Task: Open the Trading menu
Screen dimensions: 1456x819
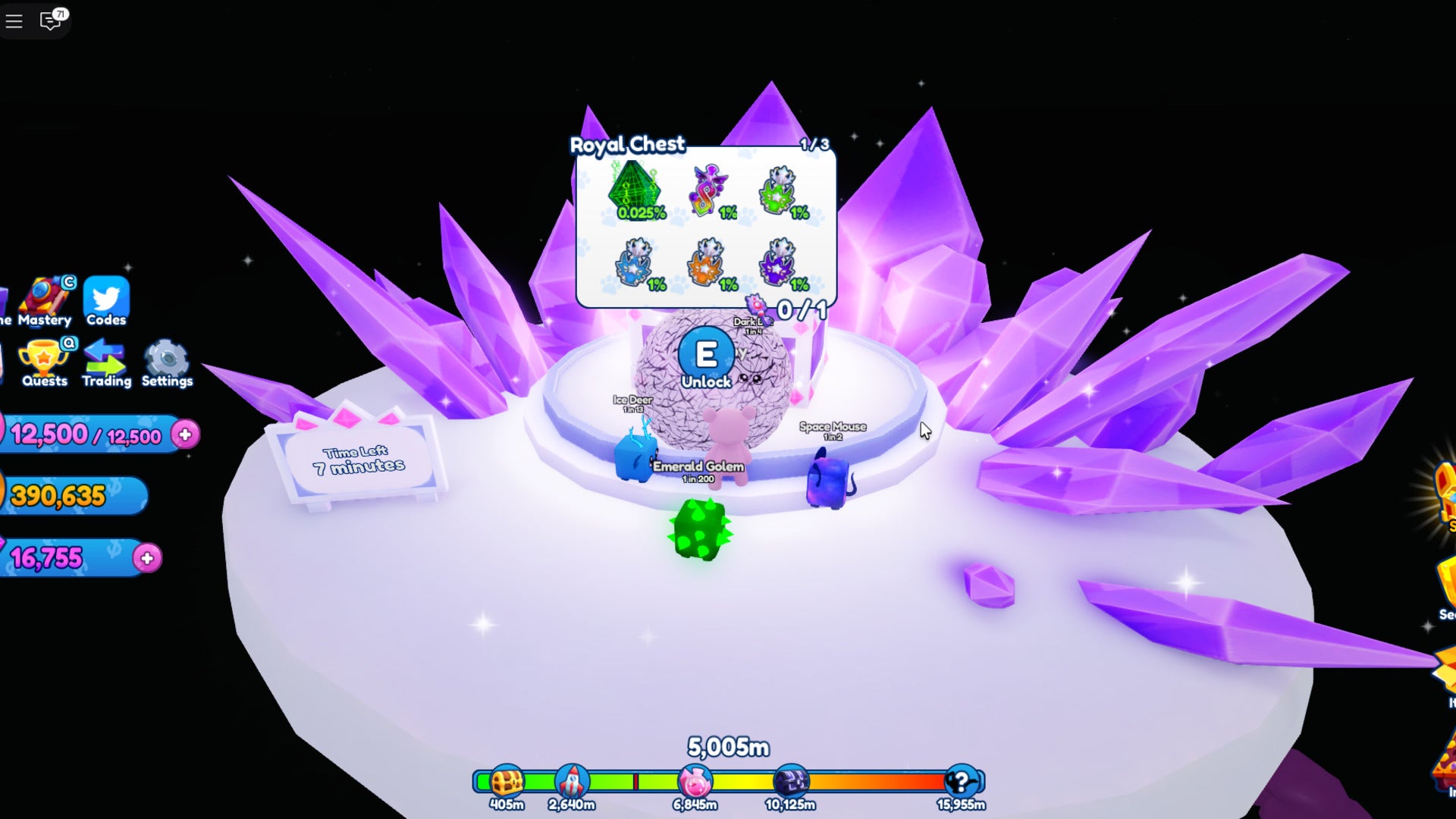Action: pyautogui.click(x=106, y=362)
